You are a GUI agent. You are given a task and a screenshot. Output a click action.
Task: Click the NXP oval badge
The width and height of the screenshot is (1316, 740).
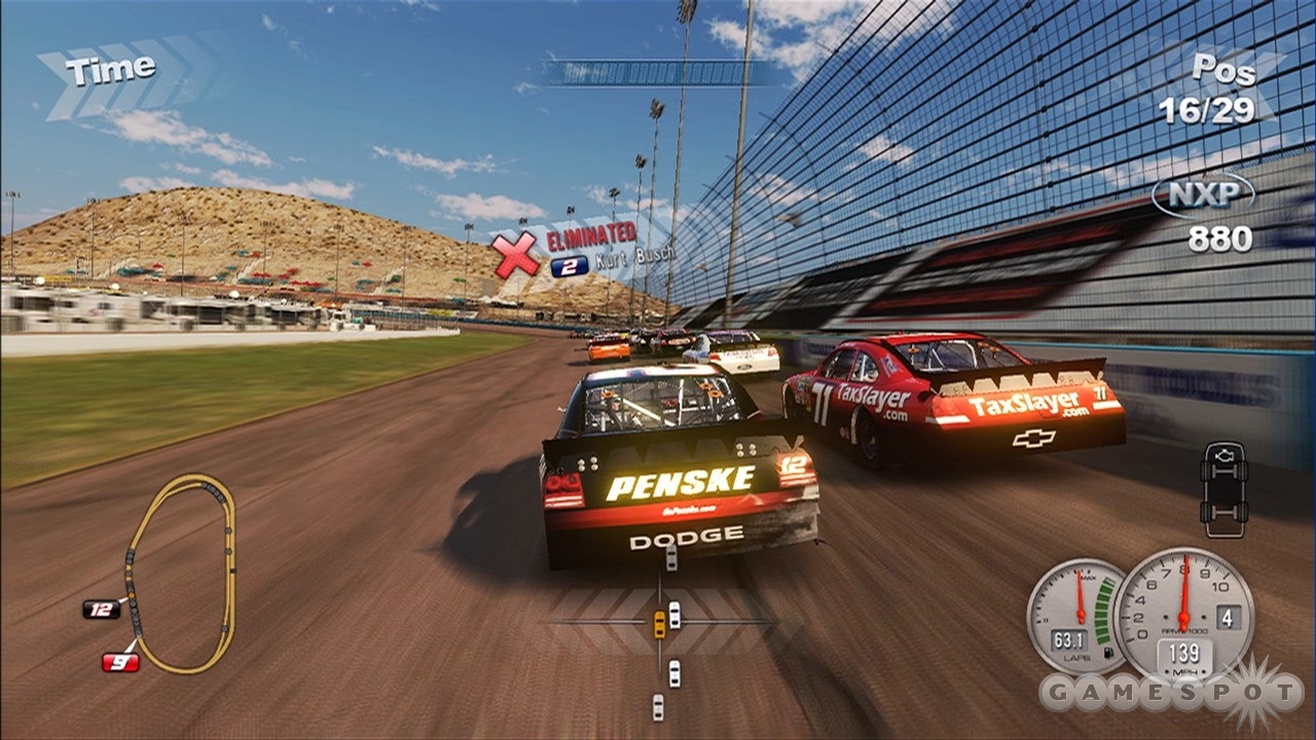1201,195
